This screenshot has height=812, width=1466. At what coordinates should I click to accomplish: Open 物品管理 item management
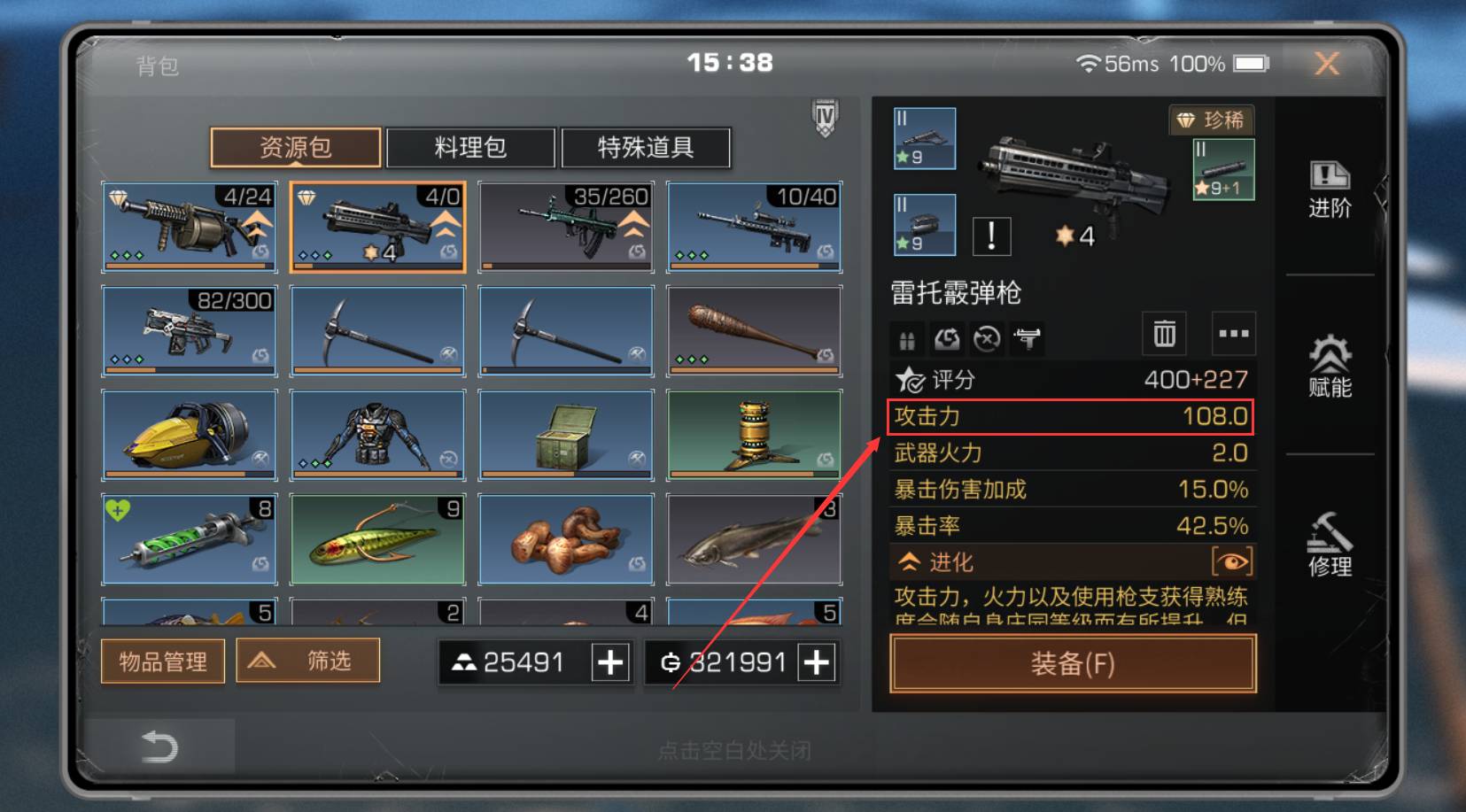click(x=162, y=661)
